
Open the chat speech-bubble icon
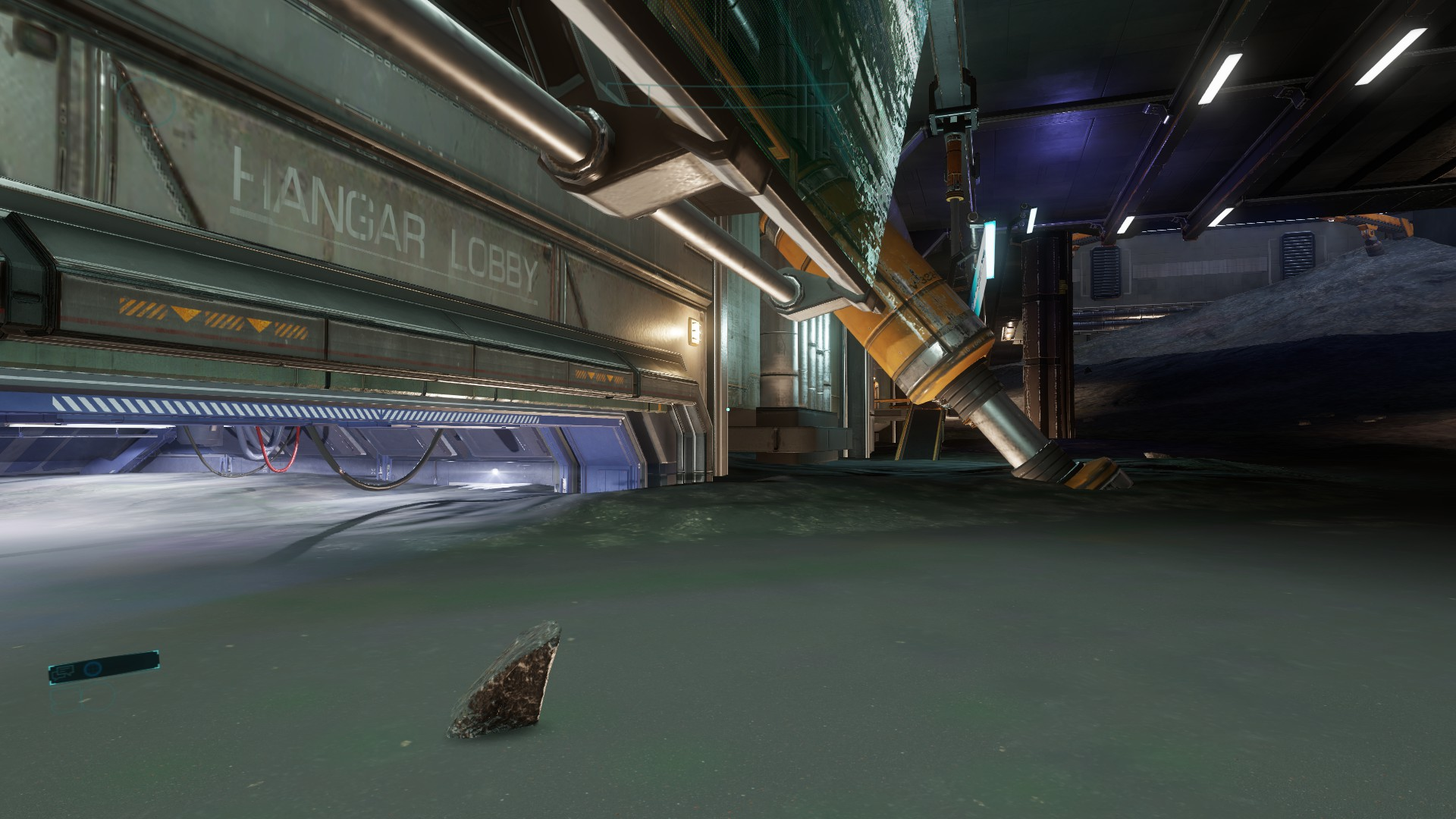[64, 670]
